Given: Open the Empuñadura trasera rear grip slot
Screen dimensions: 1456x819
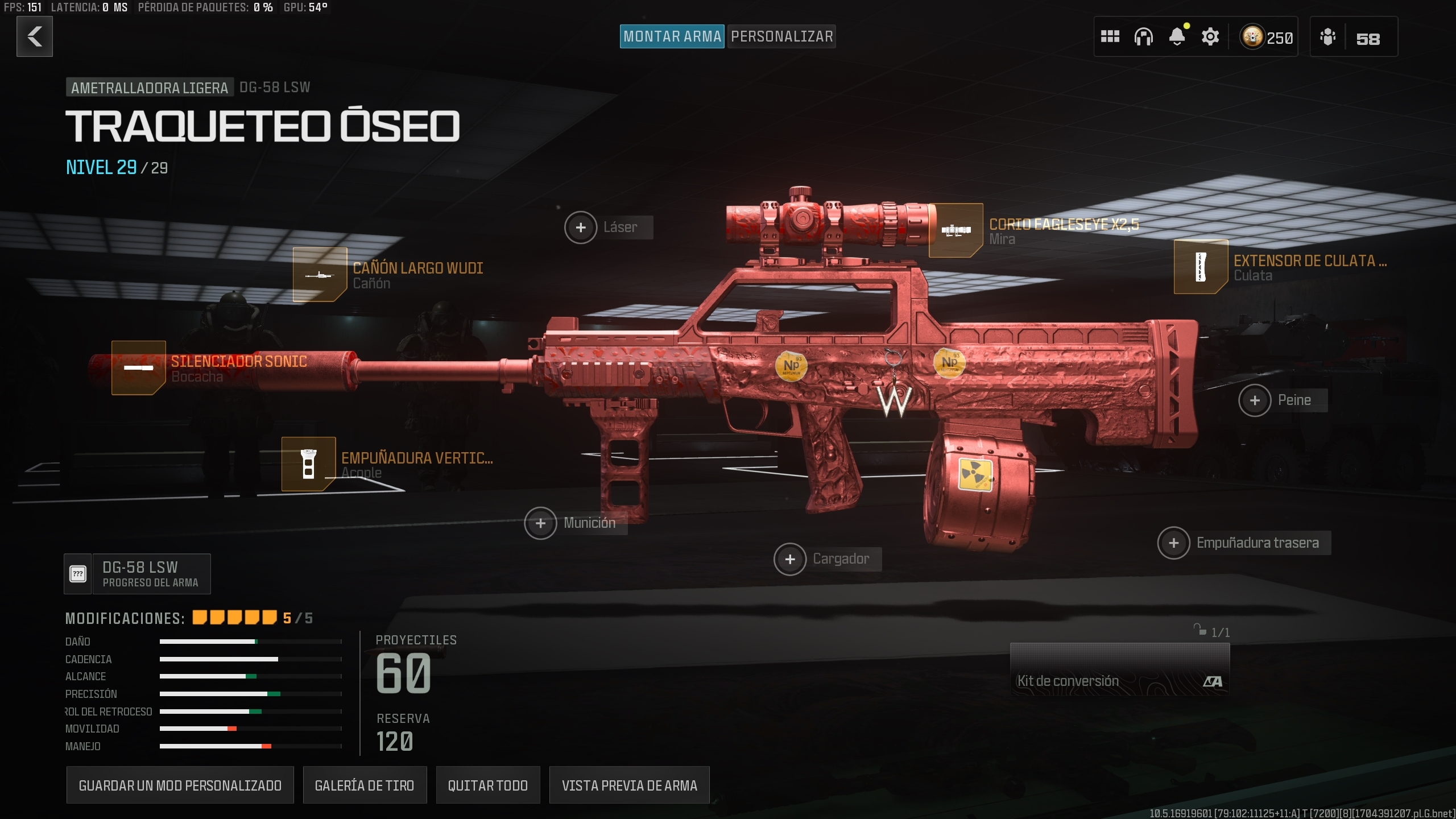Looking at the screenshot, I should (x=1175, y=543).
